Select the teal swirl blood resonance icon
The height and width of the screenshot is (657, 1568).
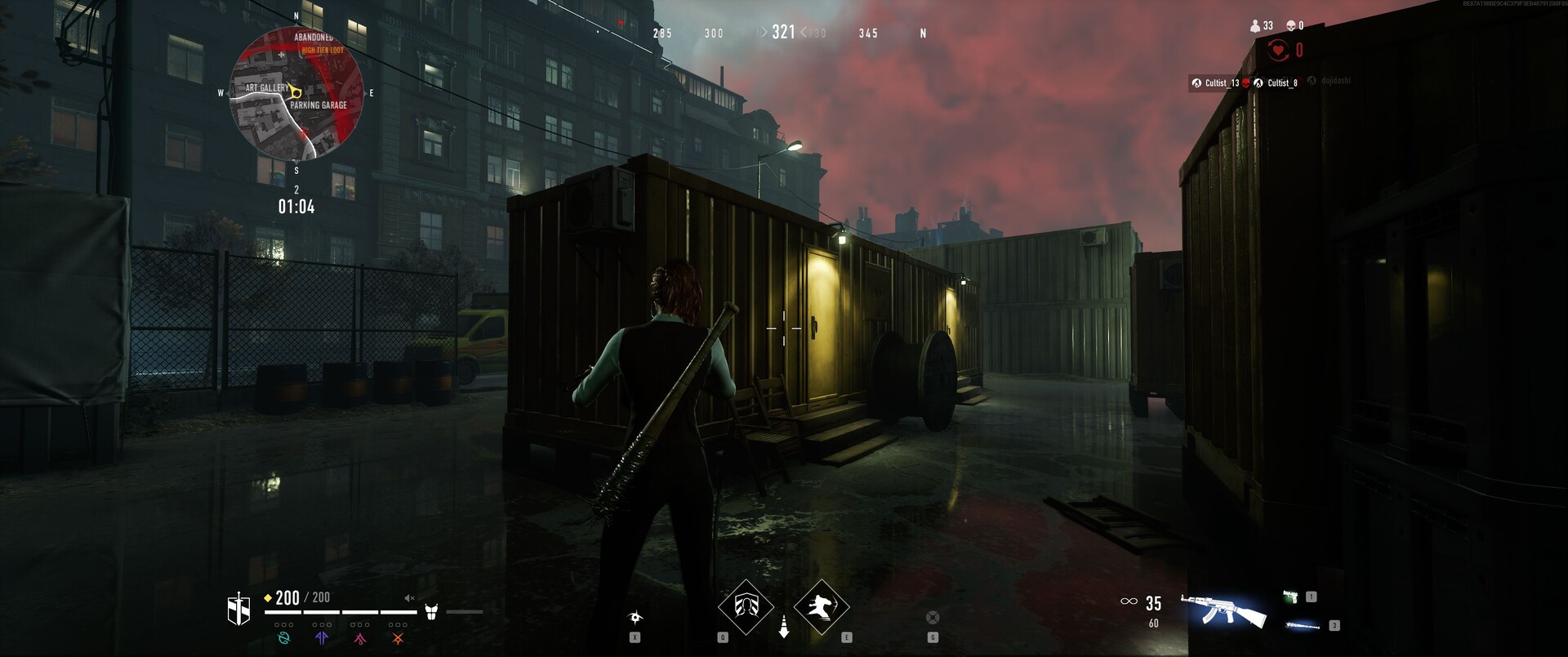coord(283,638)
